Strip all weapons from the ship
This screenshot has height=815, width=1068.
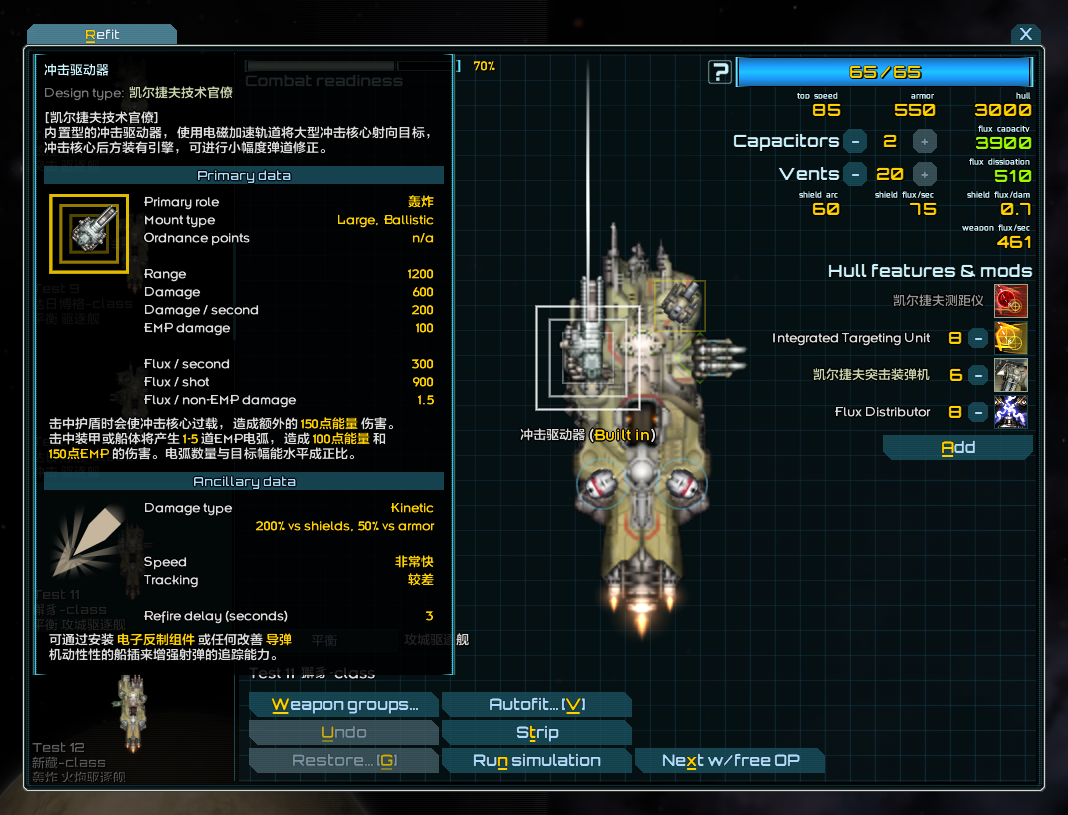click(536, 733)
